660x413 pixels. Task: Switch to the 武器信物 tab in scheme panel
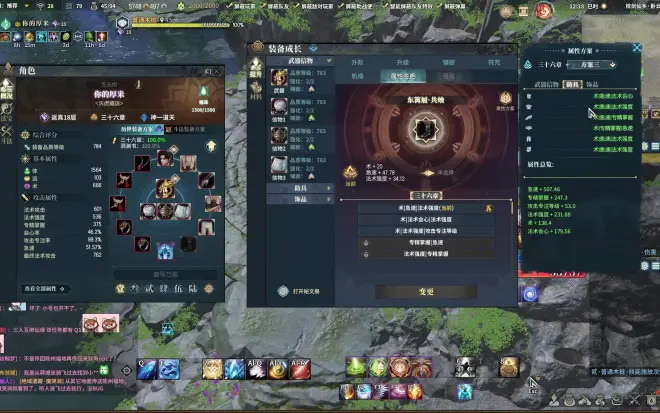click(x=545, y=84)
